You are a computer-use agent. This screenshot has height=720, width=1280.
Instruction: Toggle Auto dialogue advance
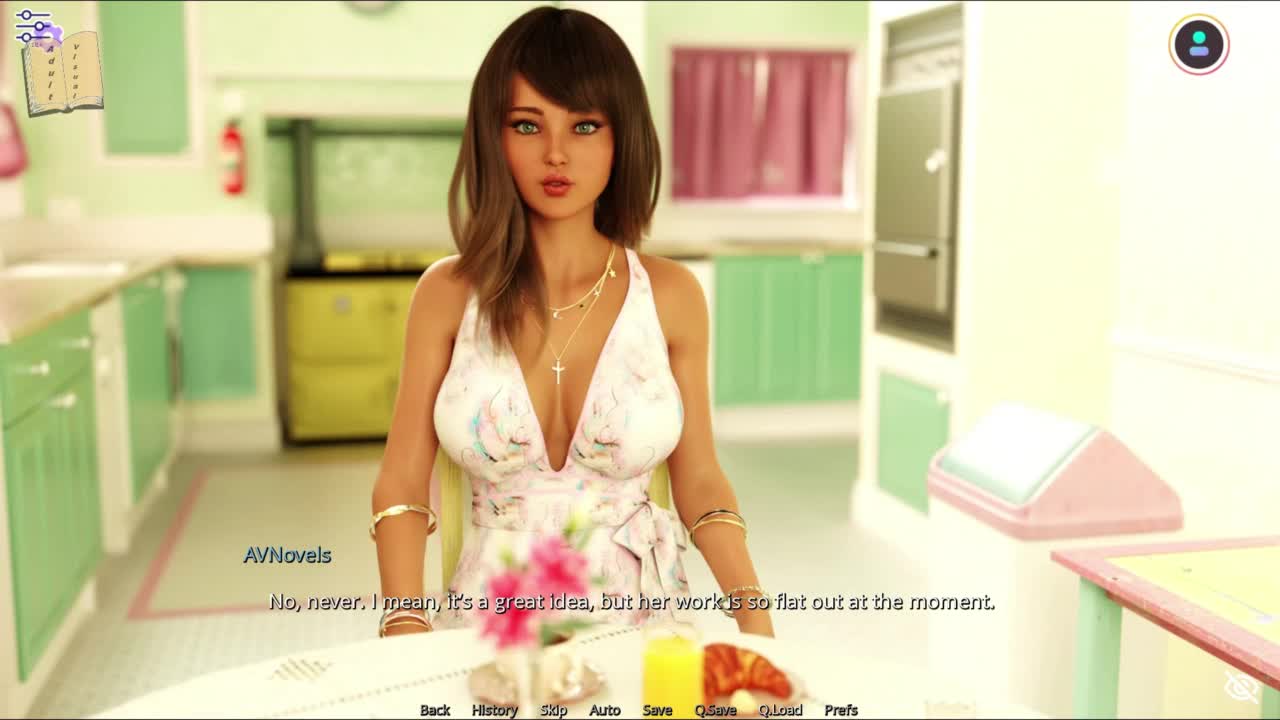(604, 709)
